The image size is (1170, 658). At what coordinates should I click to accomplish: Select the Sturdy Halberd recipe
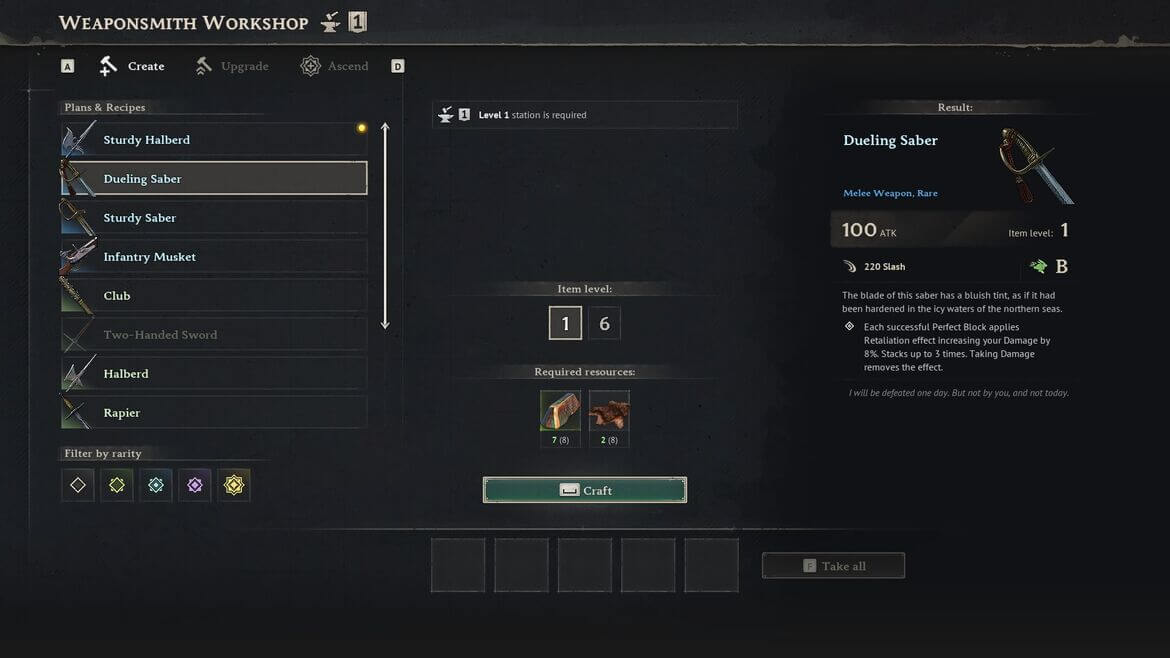click(213, 140)
